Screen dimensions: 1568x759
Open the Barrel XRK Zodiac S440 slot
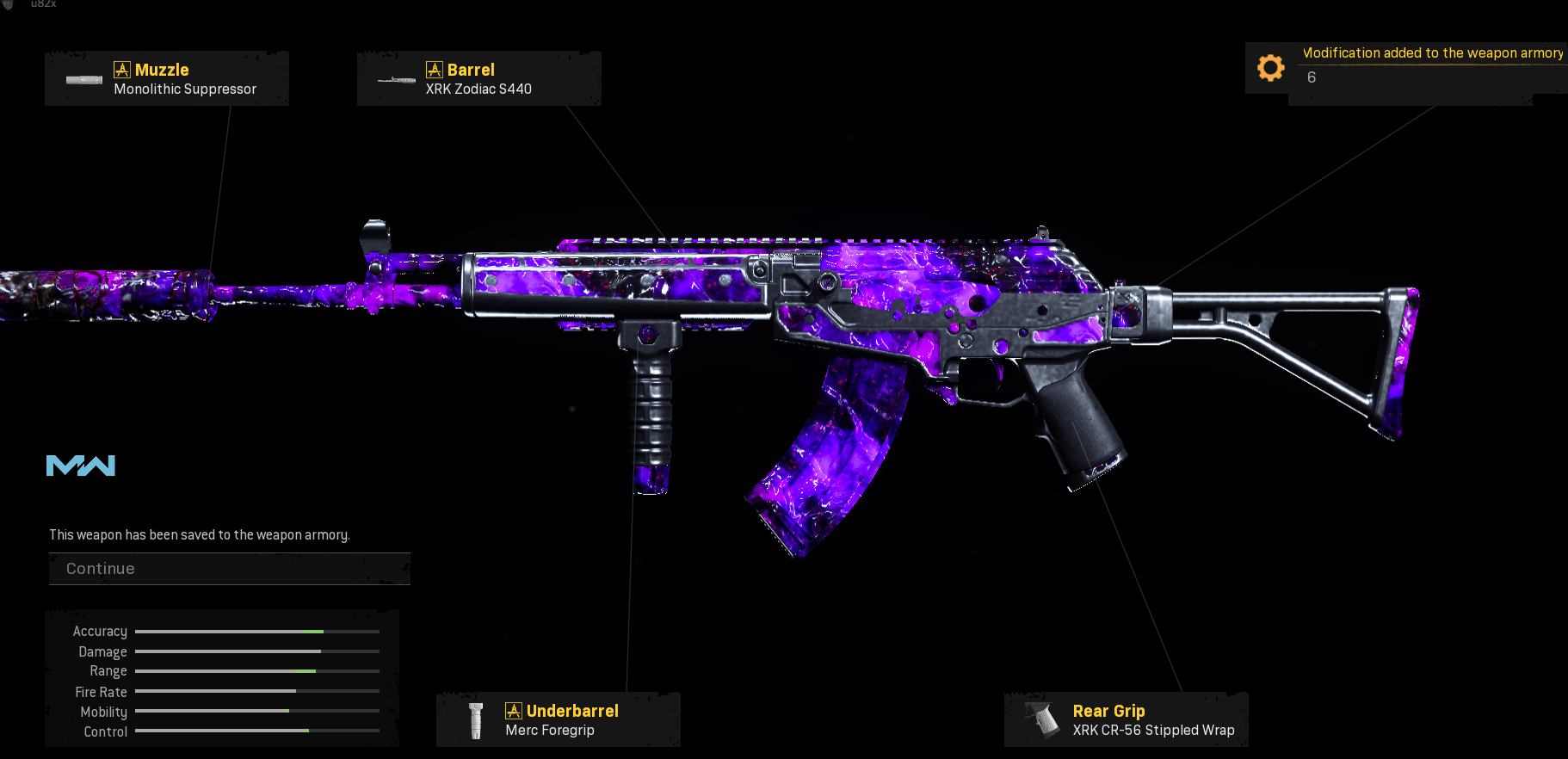click(478, 79)
